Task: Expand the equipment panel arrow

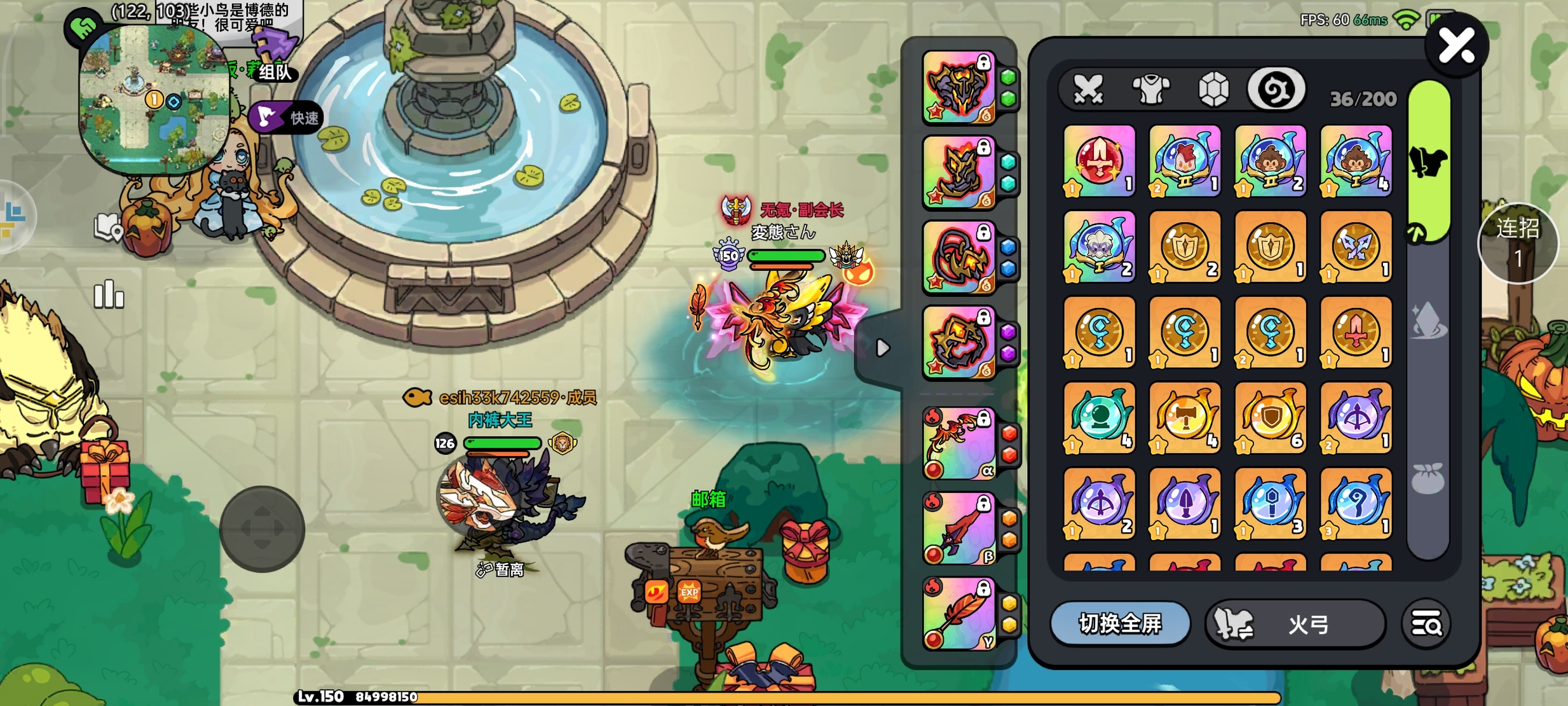Action: pos(882,347)
